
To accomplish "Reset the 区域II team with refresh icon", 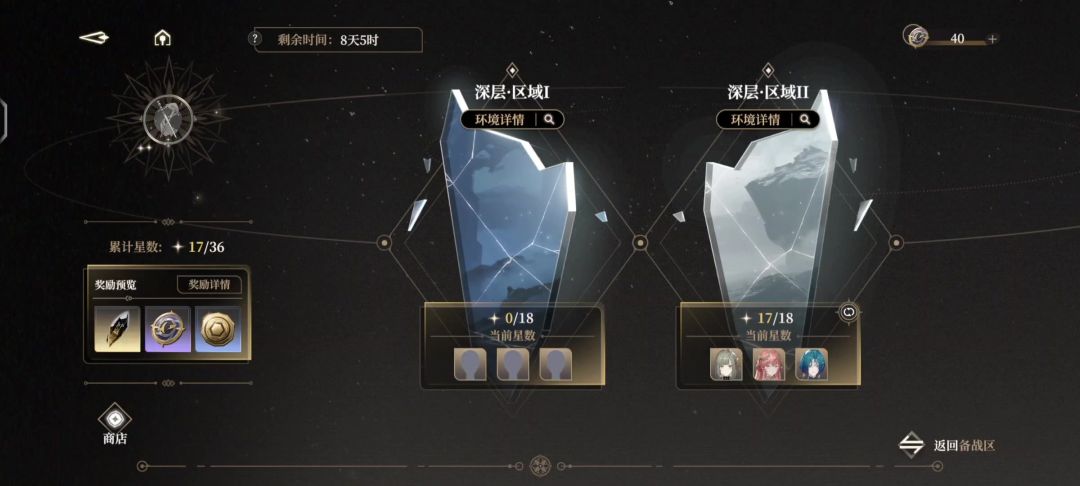I will pos(851,312).
